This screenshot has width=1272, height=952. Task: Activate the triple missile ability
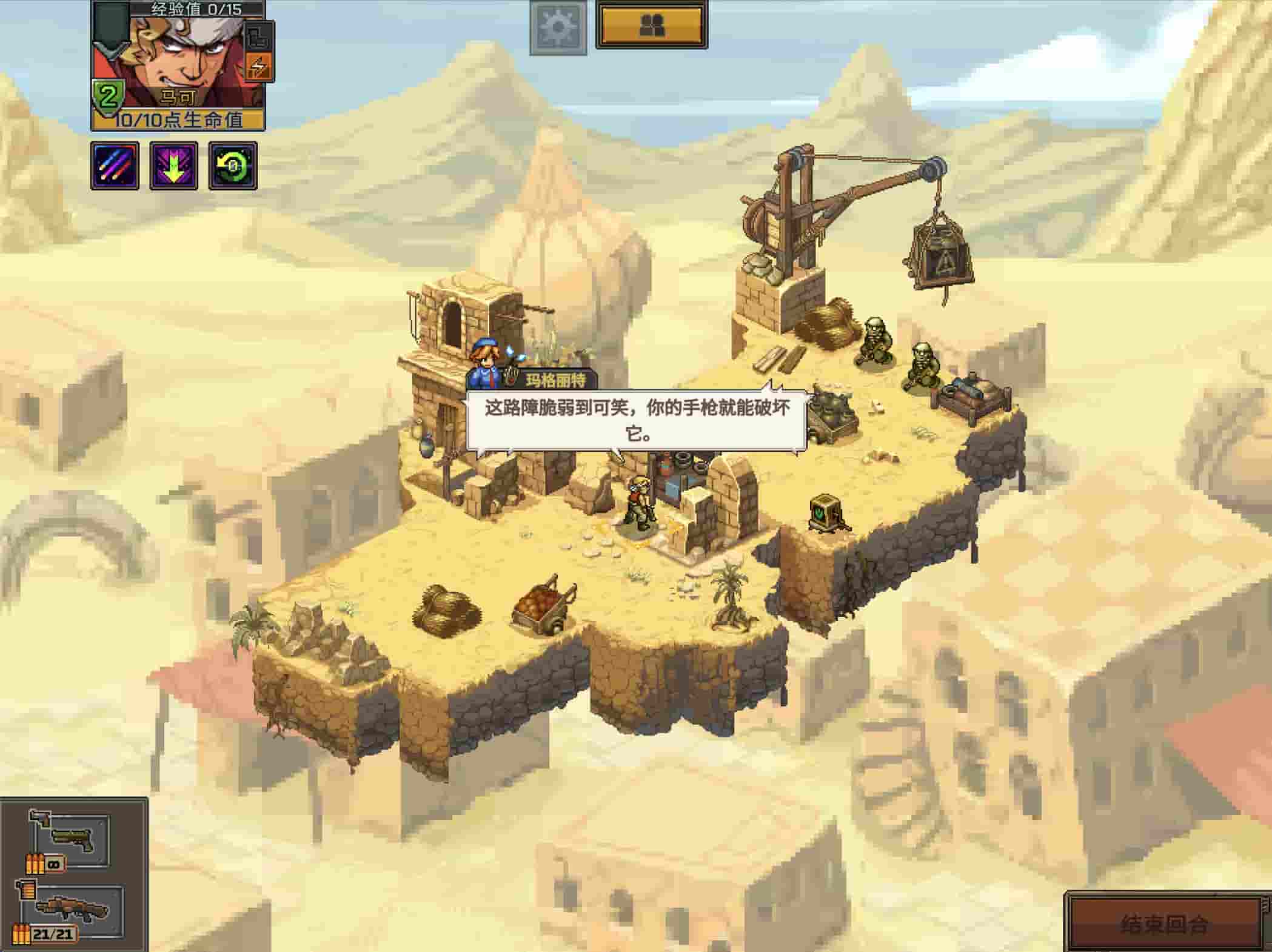115,166
